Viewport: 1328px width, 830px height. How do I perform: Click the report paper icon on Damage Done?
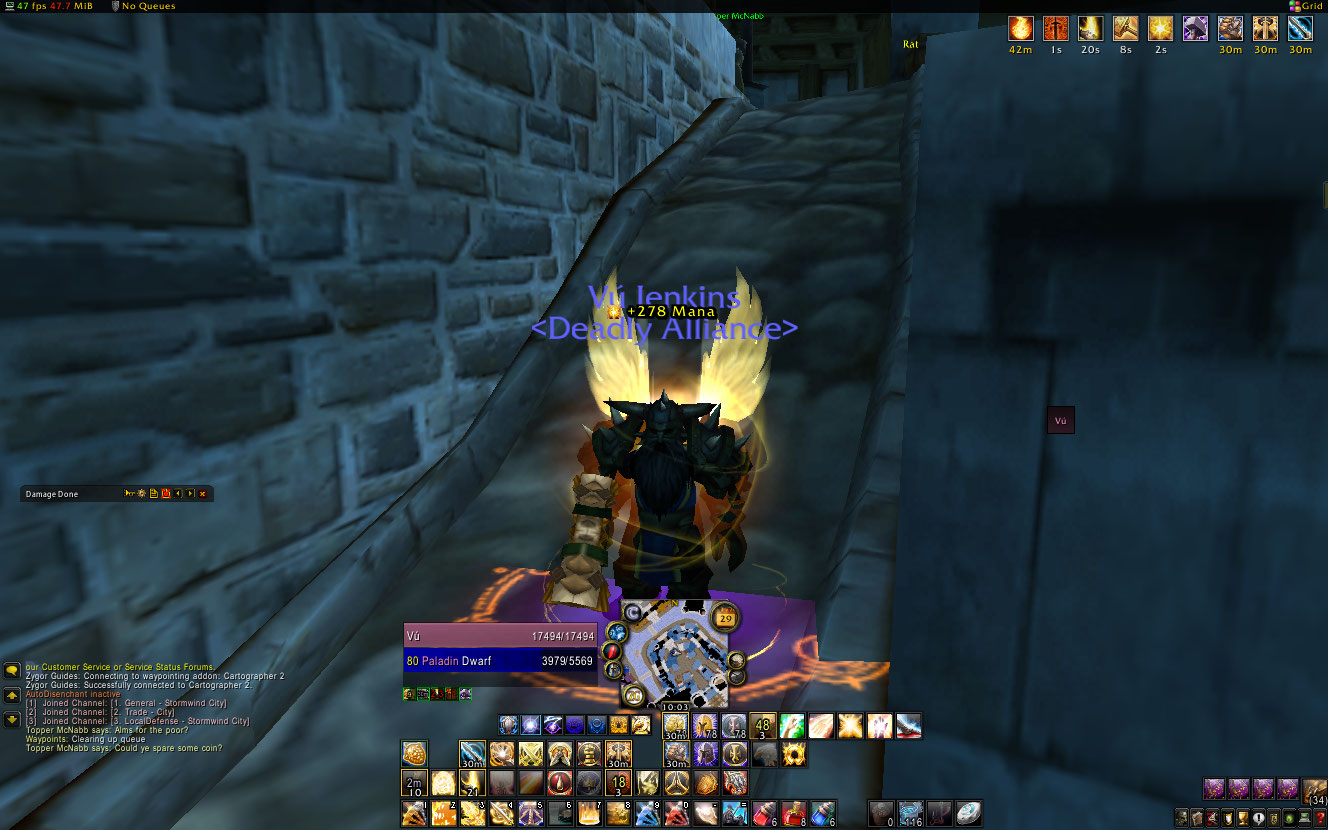pos(153,493)
